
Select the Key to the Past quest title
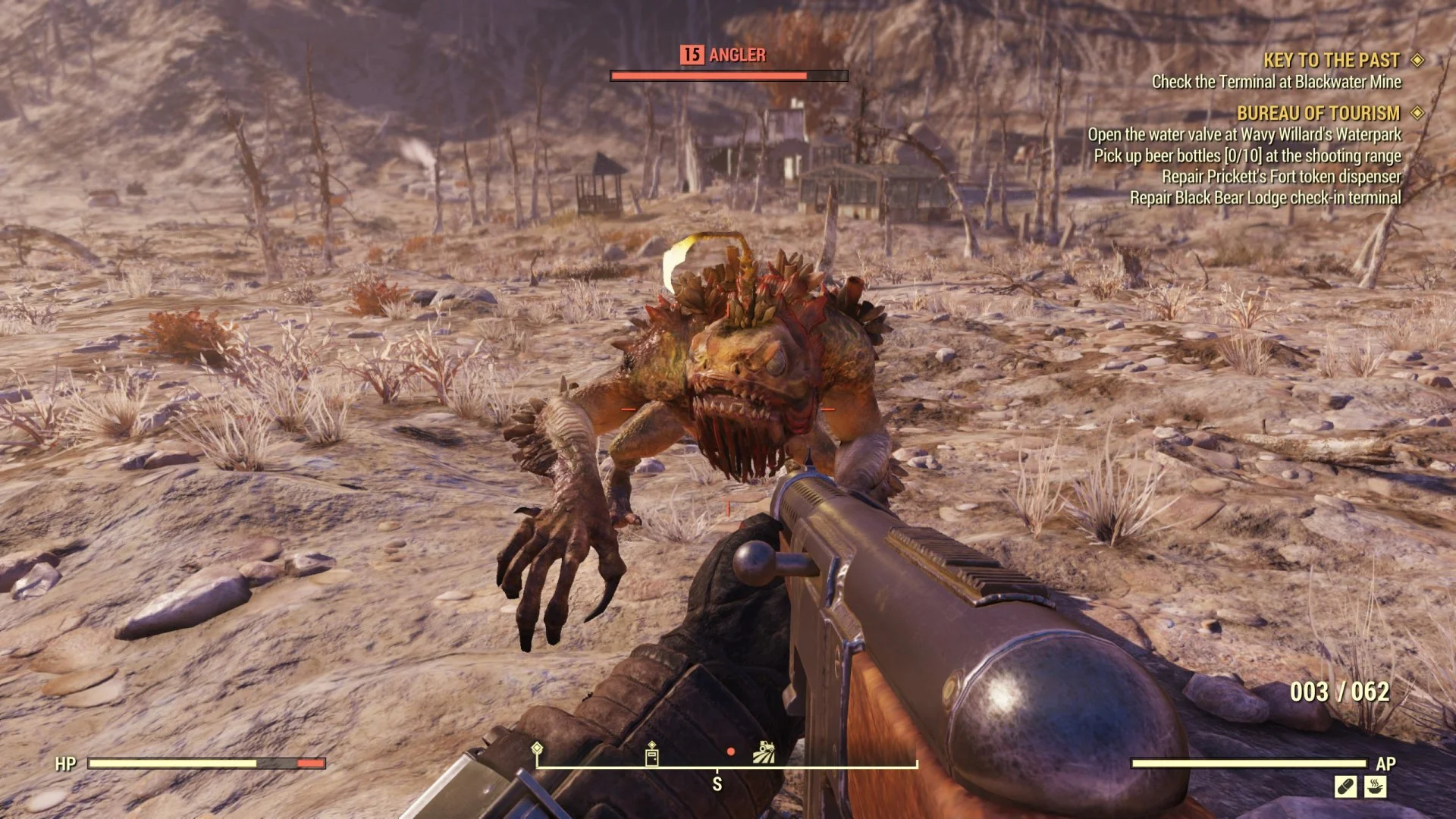click(x=1331, y=60)
